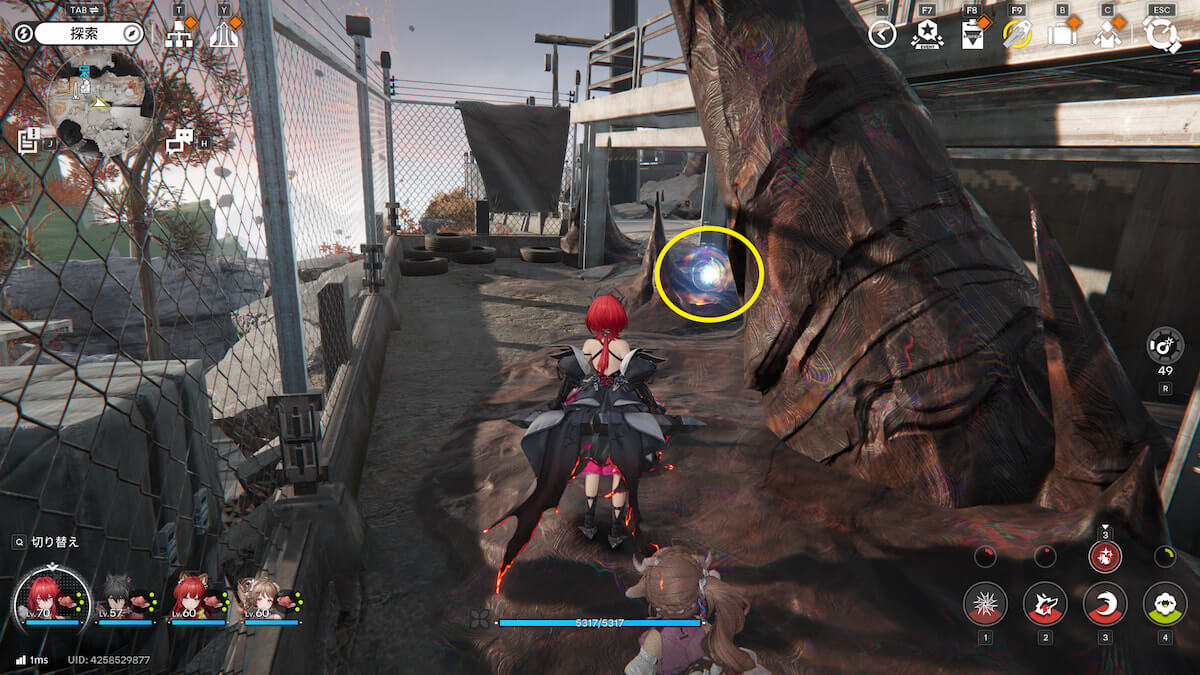
Task: Open the backpack inventory icon
Action: pos(1061,35)
